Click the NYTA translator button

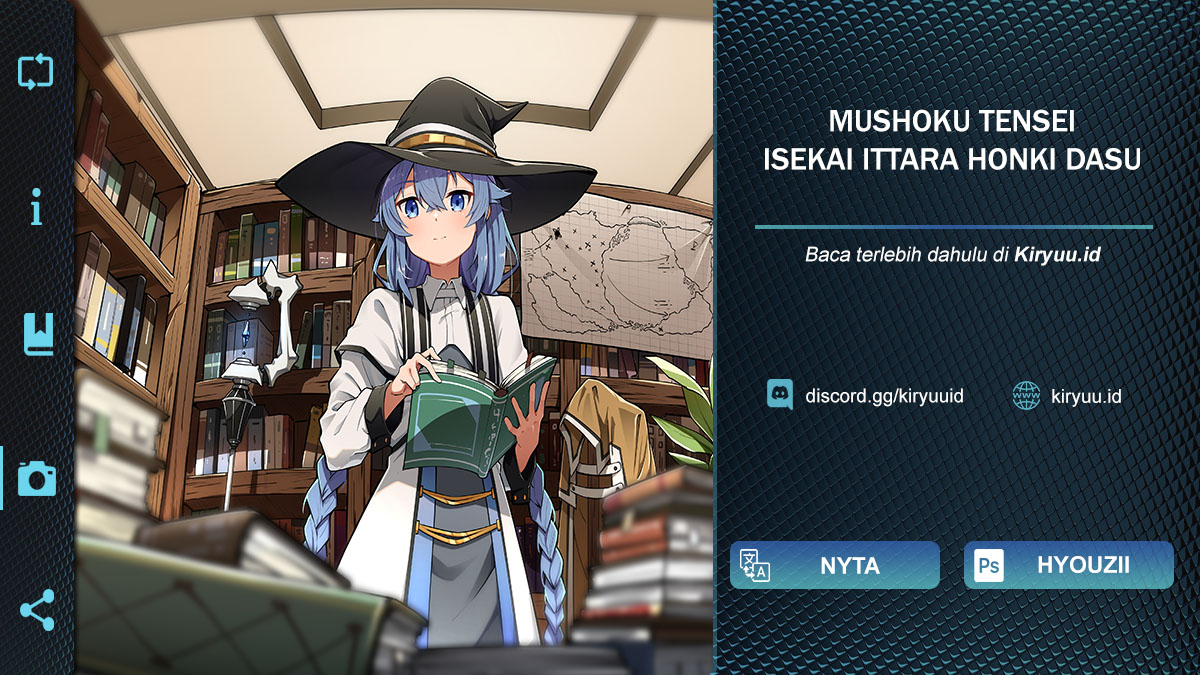pos(834,565)
